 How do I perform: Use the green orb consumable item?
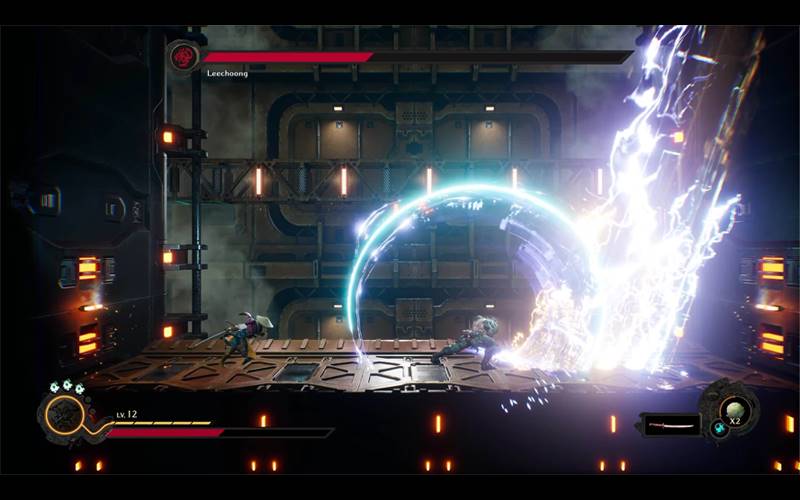tap(736, 409)
